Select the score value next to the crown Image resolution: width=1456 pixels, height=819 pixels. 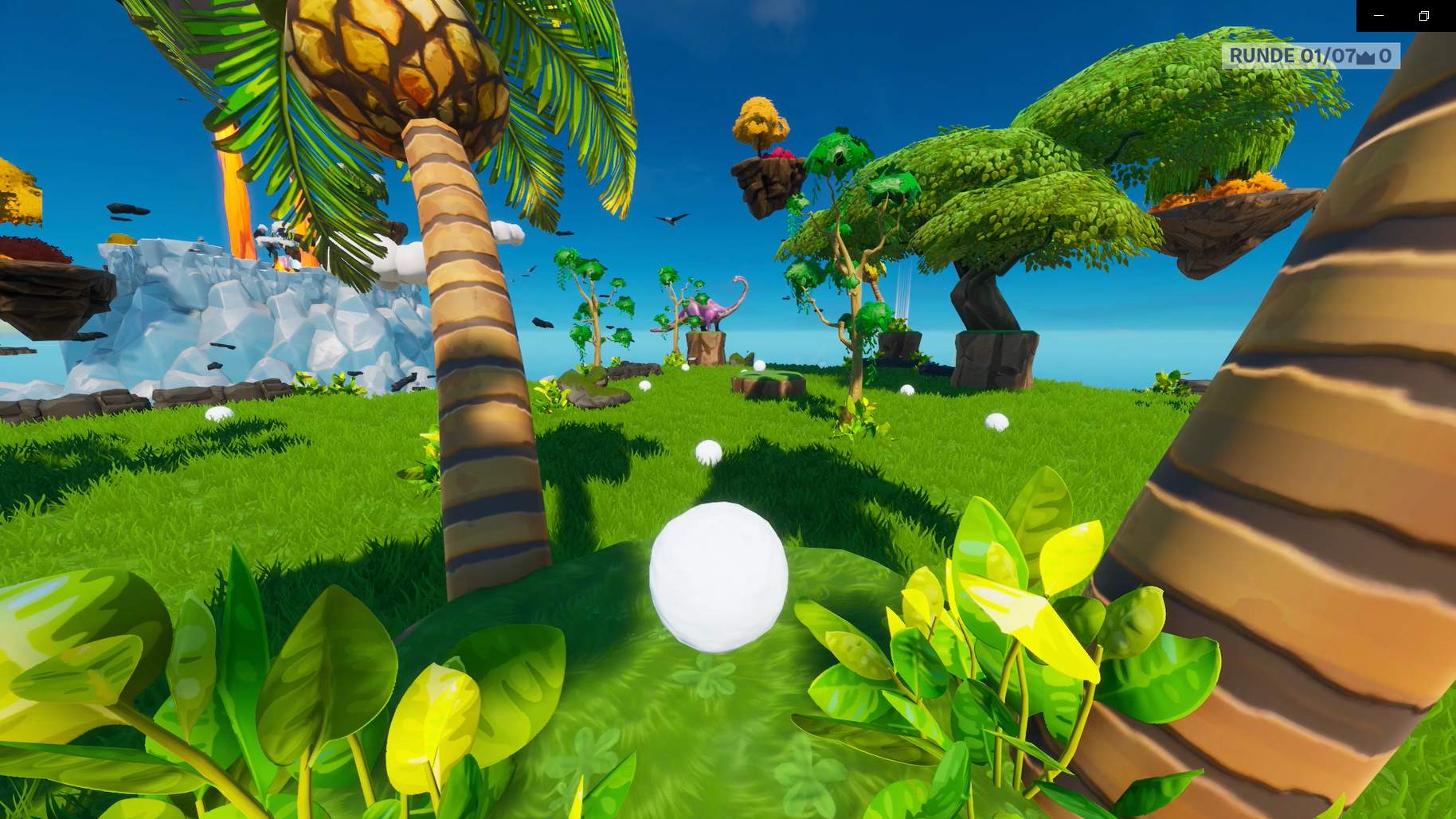pos(1386,56)
